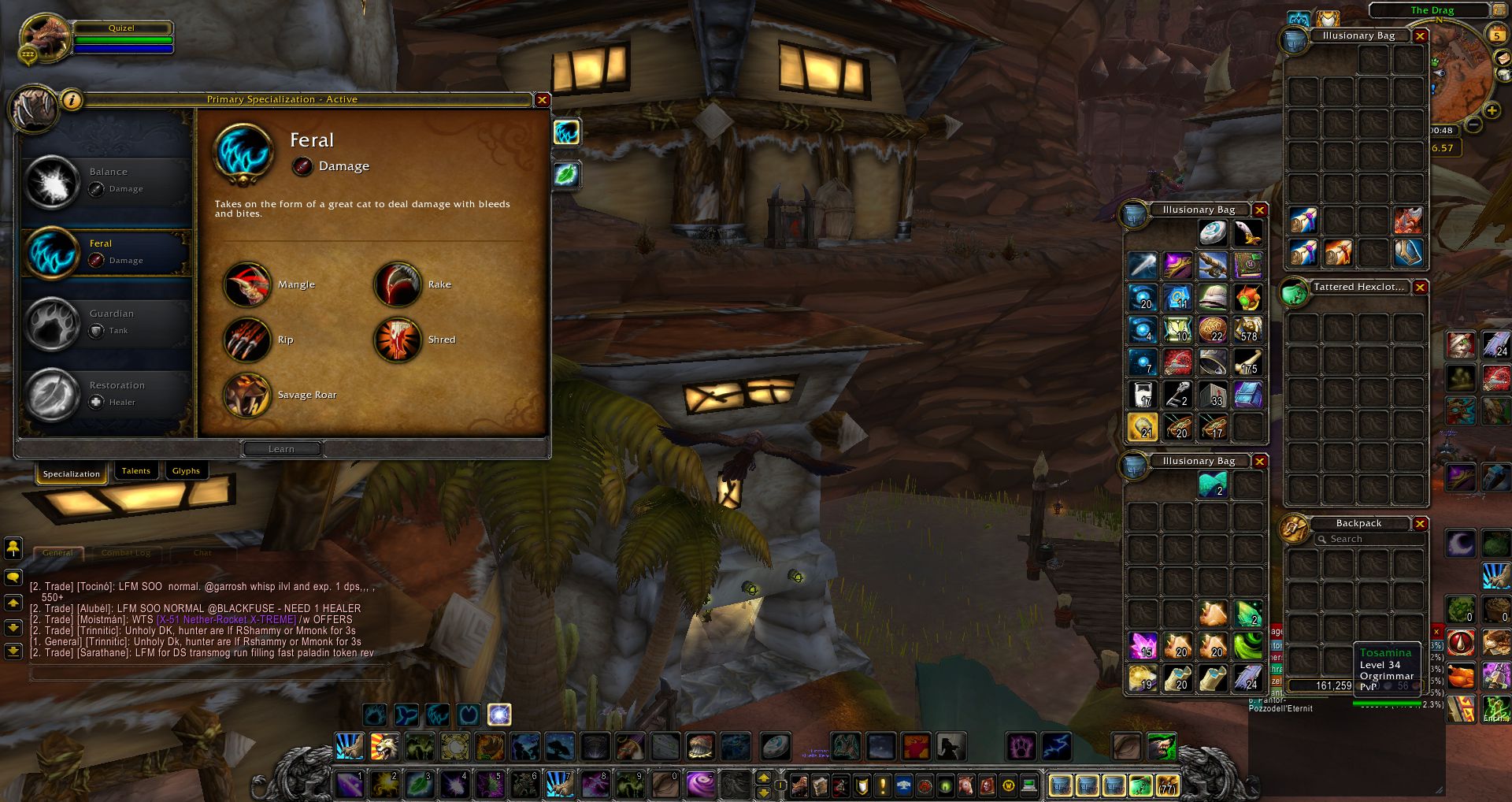This screenshot has width=1512, height=802.
Task: Choose the Guardian tank specialization
Action: (106, 322)
